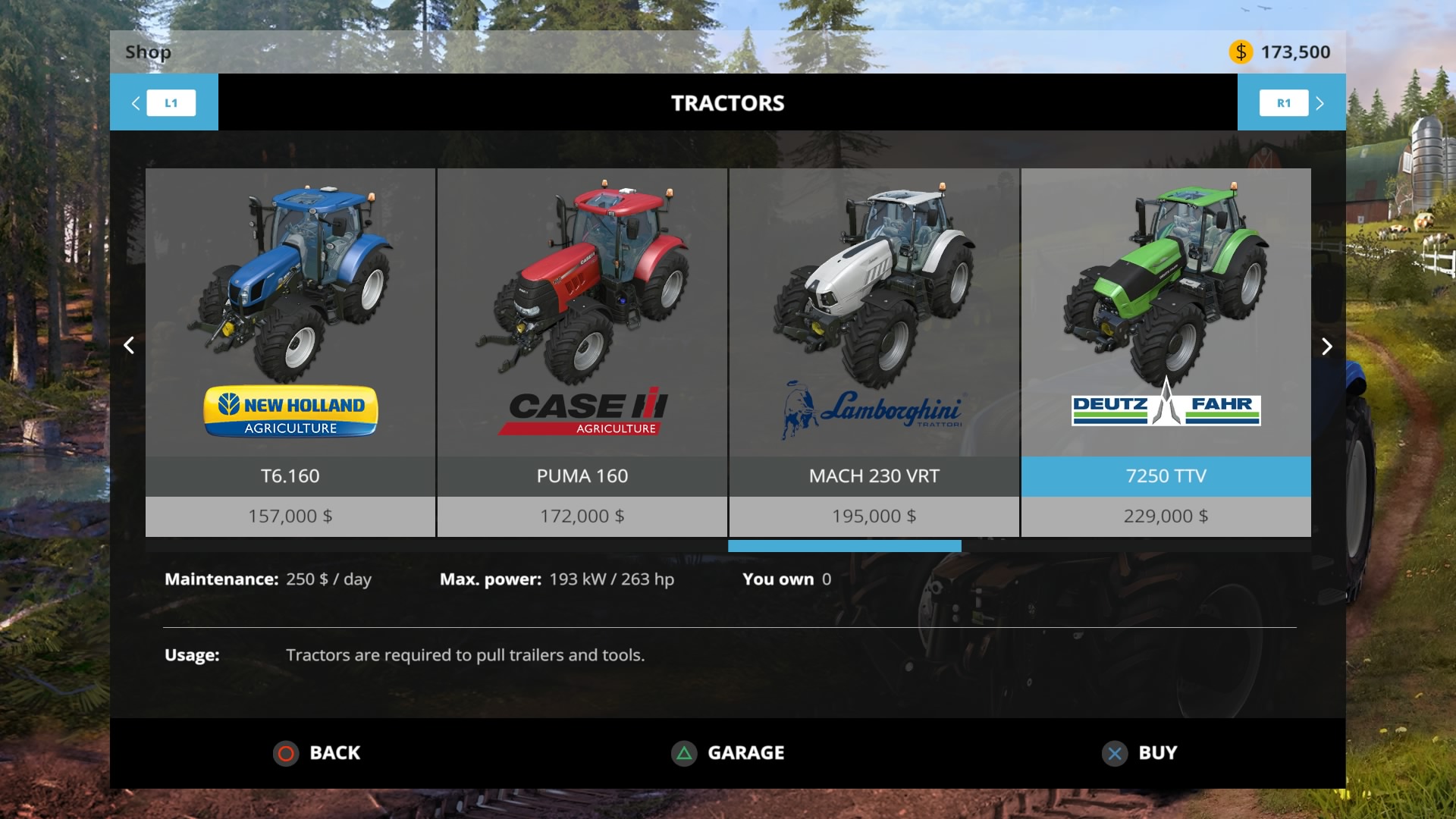Go back from the shop
Viewport: 1456px width, 819px height.
317,753
